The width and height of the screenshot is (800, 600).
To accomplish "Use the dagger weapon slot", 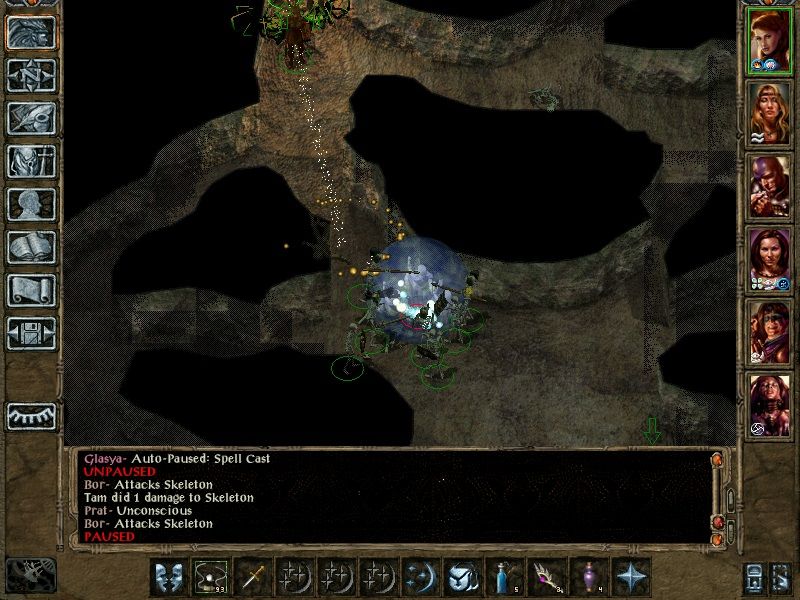I will pos(253,578).
